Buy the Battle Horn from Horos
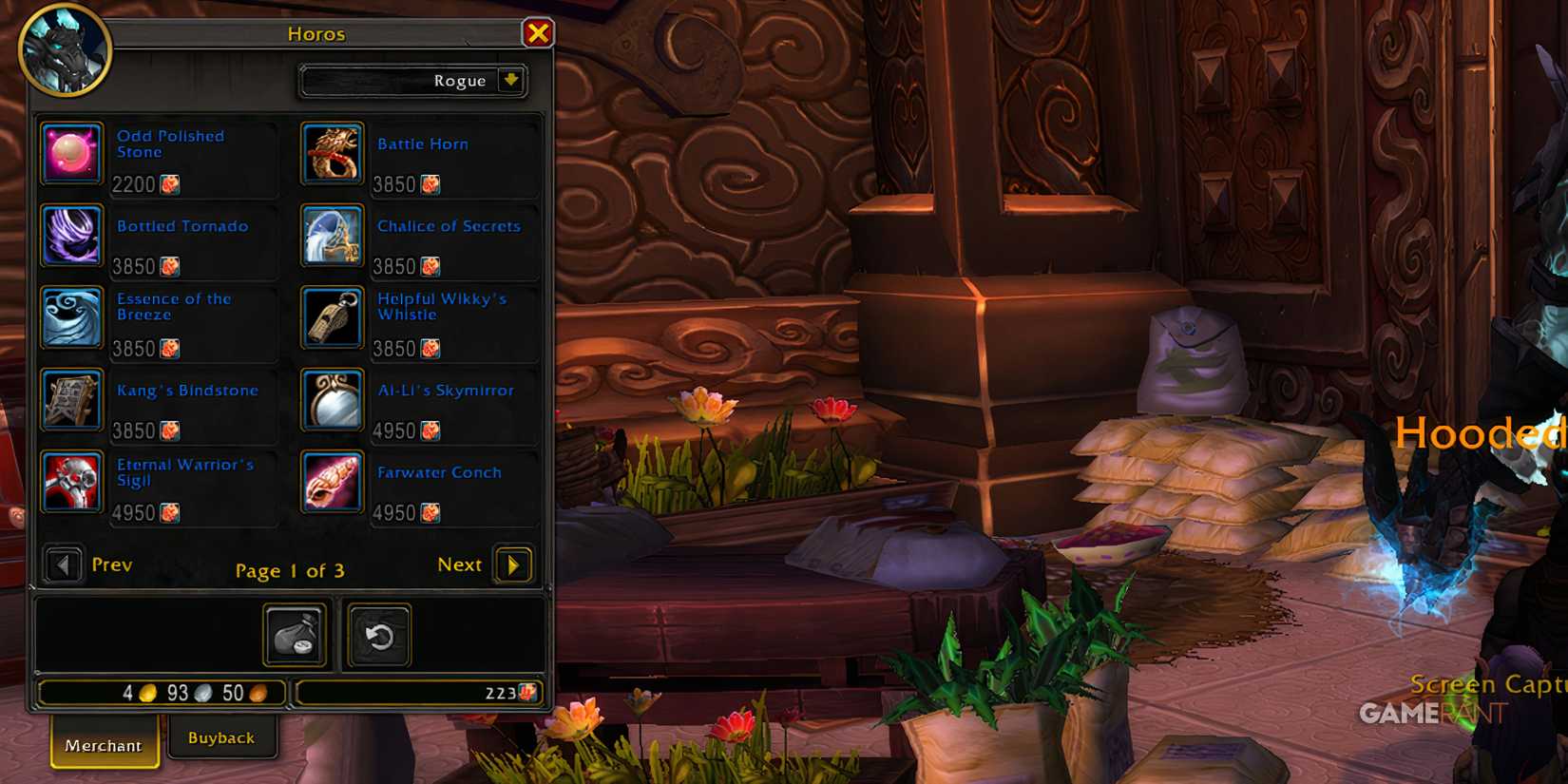This screenshot has height=784, width=1568. tap(331, 153)
